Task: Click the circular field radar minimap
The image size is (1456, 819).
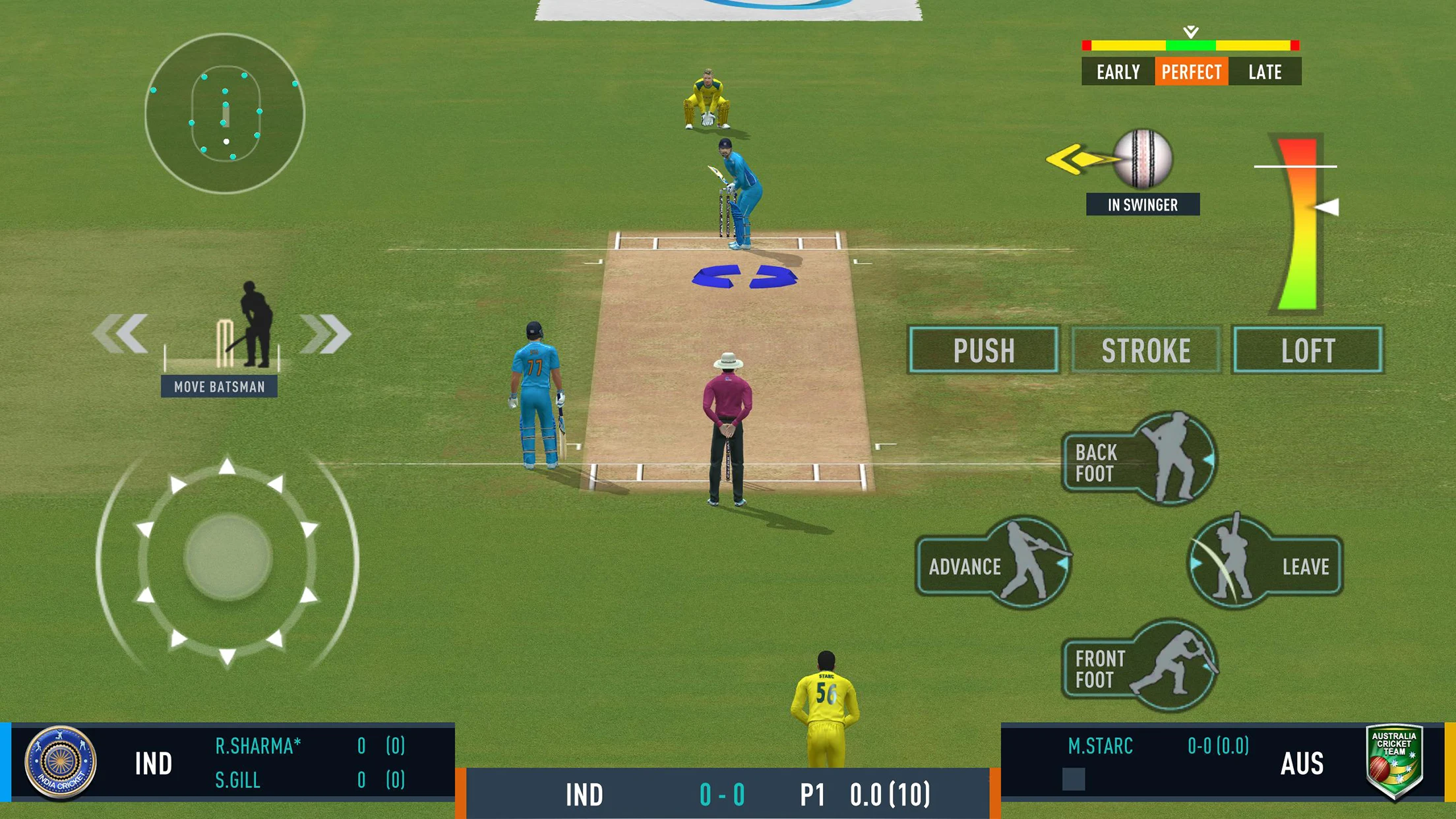Action: click(x=225, y=113)
